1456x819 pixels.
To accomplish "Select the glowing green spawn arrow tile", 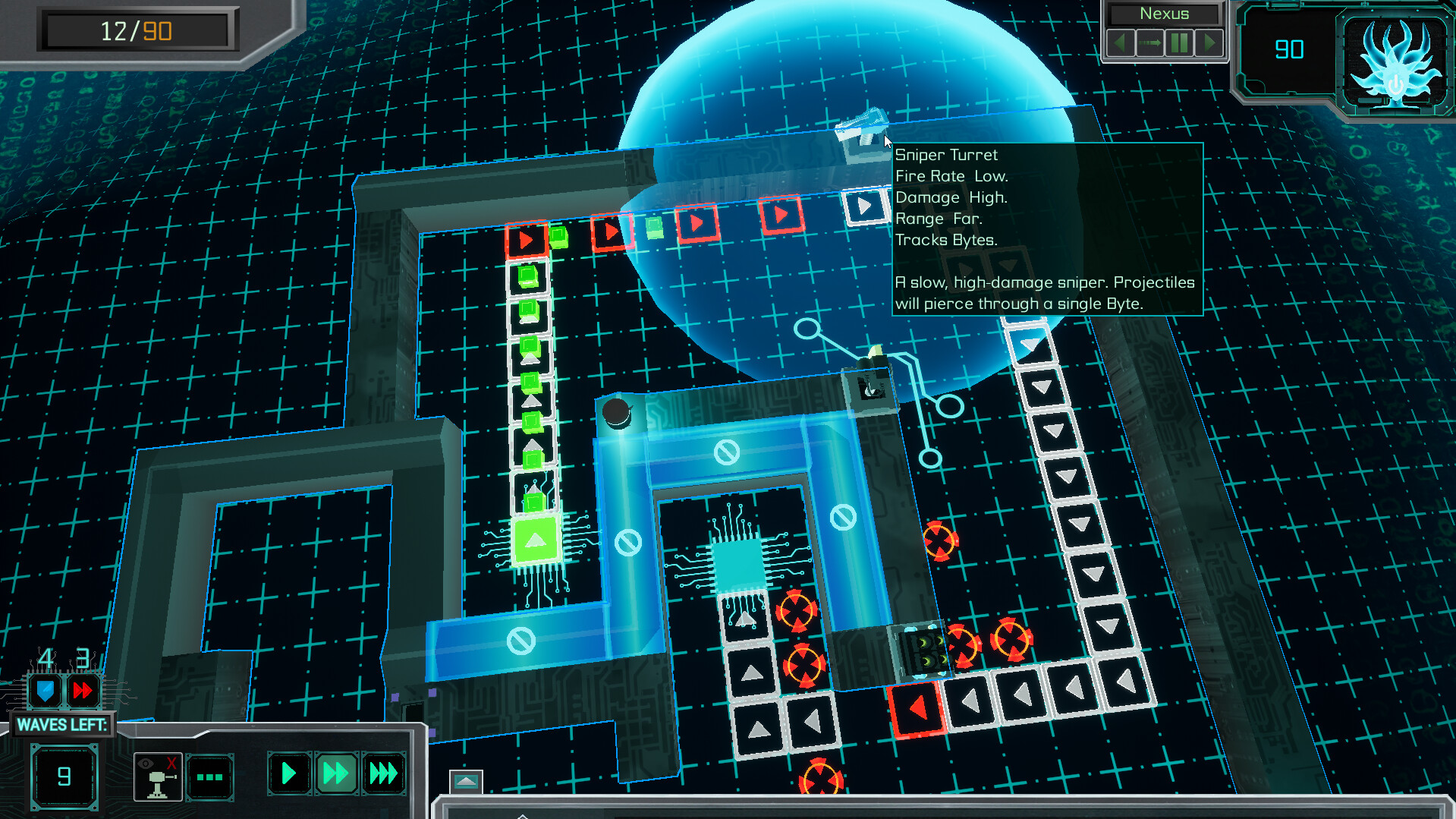I will (535, 541).
